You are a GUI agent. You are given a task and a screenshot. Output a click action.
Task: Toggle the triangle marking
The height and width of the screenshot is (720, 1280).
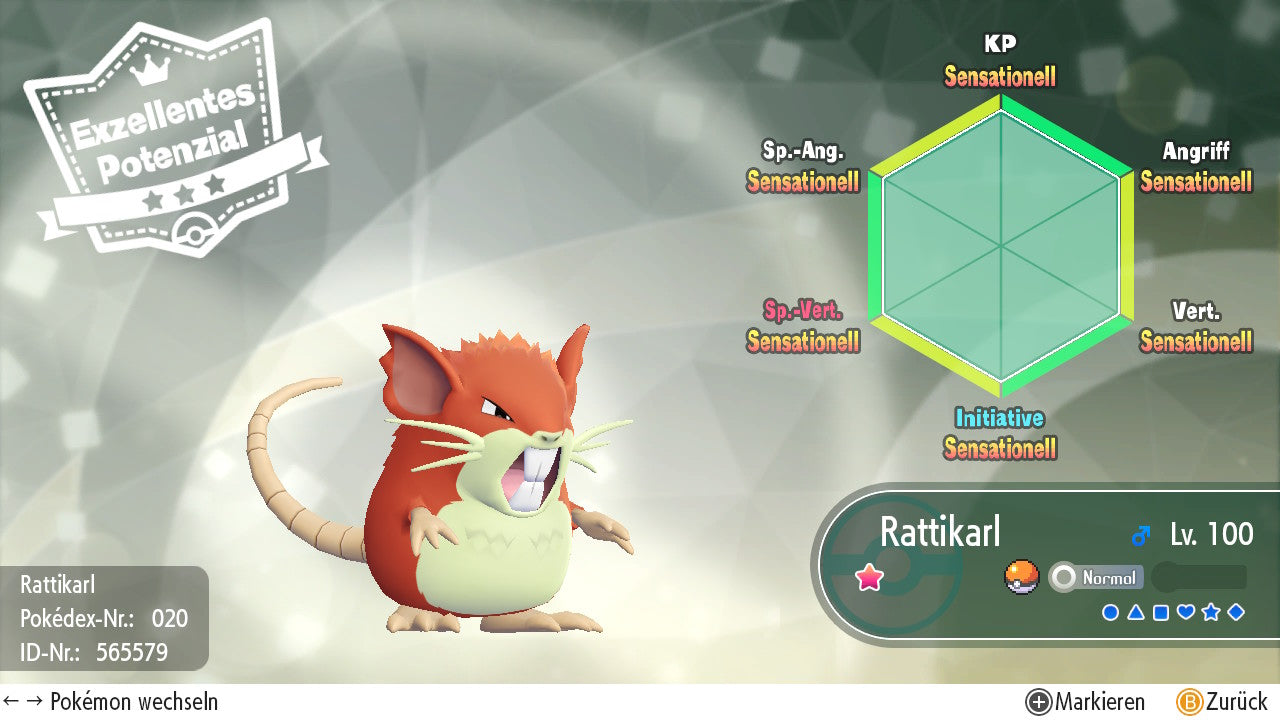1136,613
